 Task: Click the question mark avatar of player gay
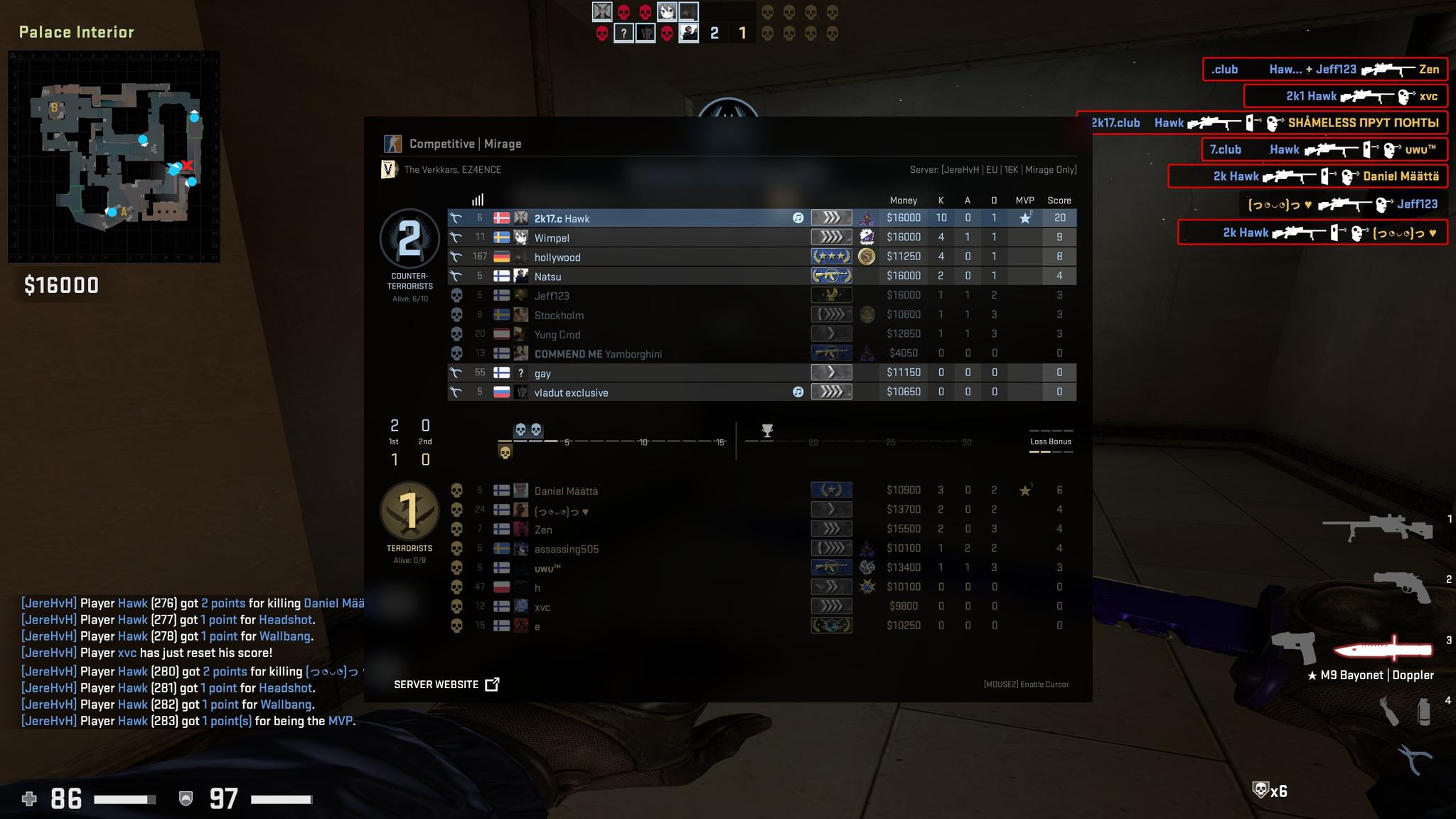521,372
